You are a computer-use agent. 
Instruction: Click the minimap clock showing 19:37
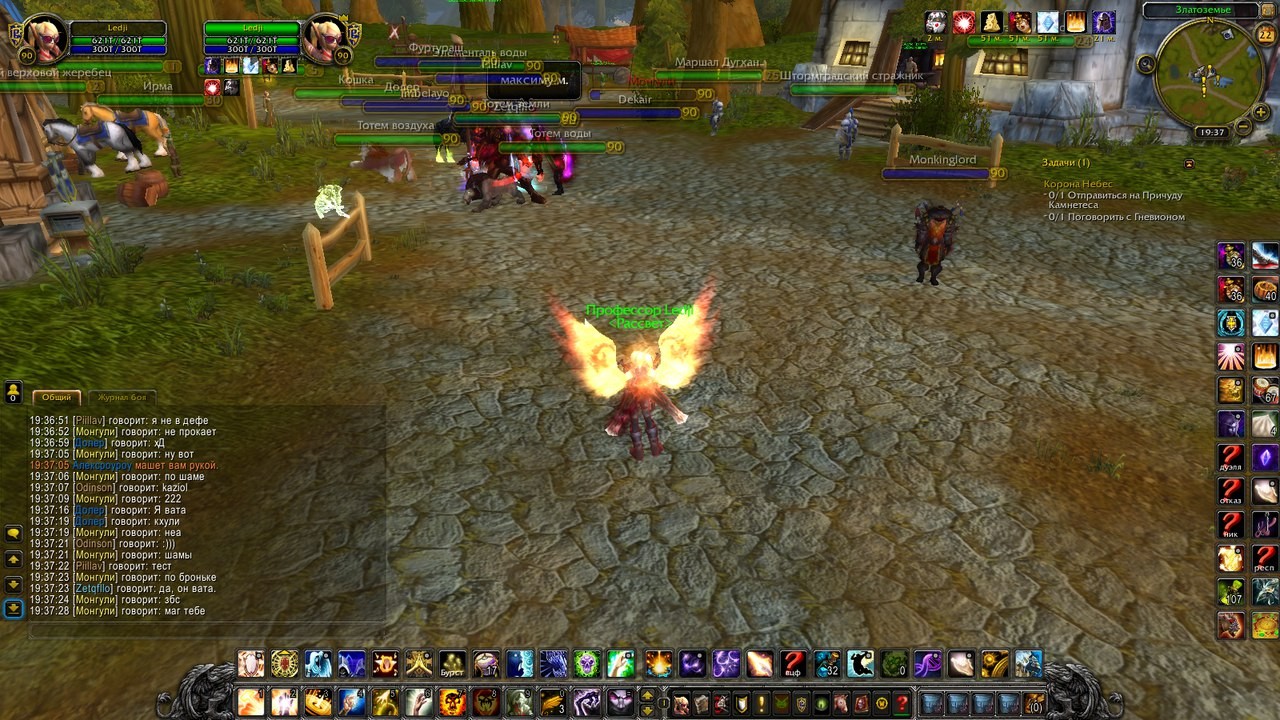[1211, 132]
